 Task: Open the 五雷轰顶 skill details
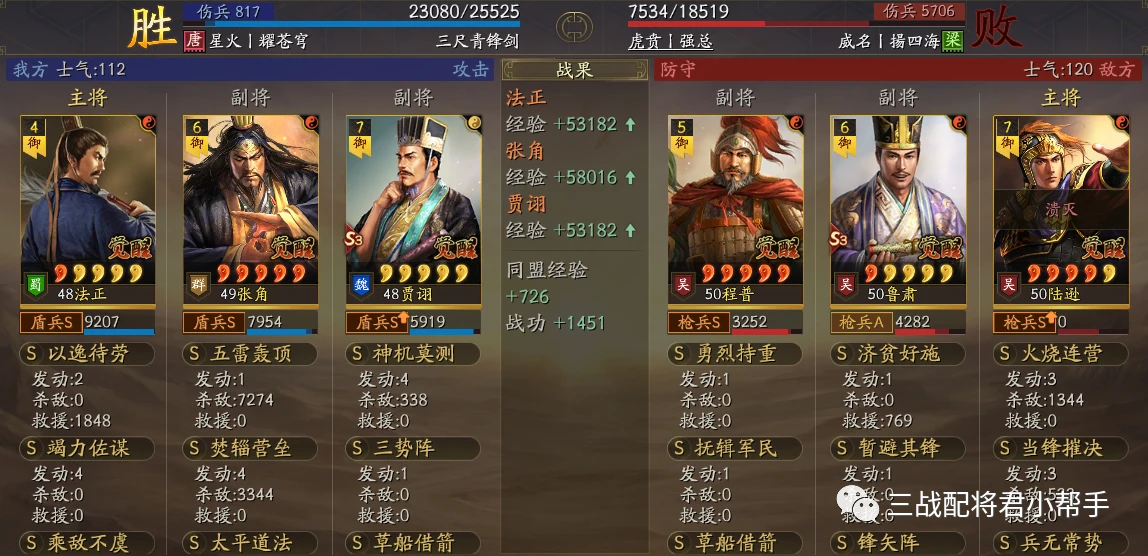point(250,354)
